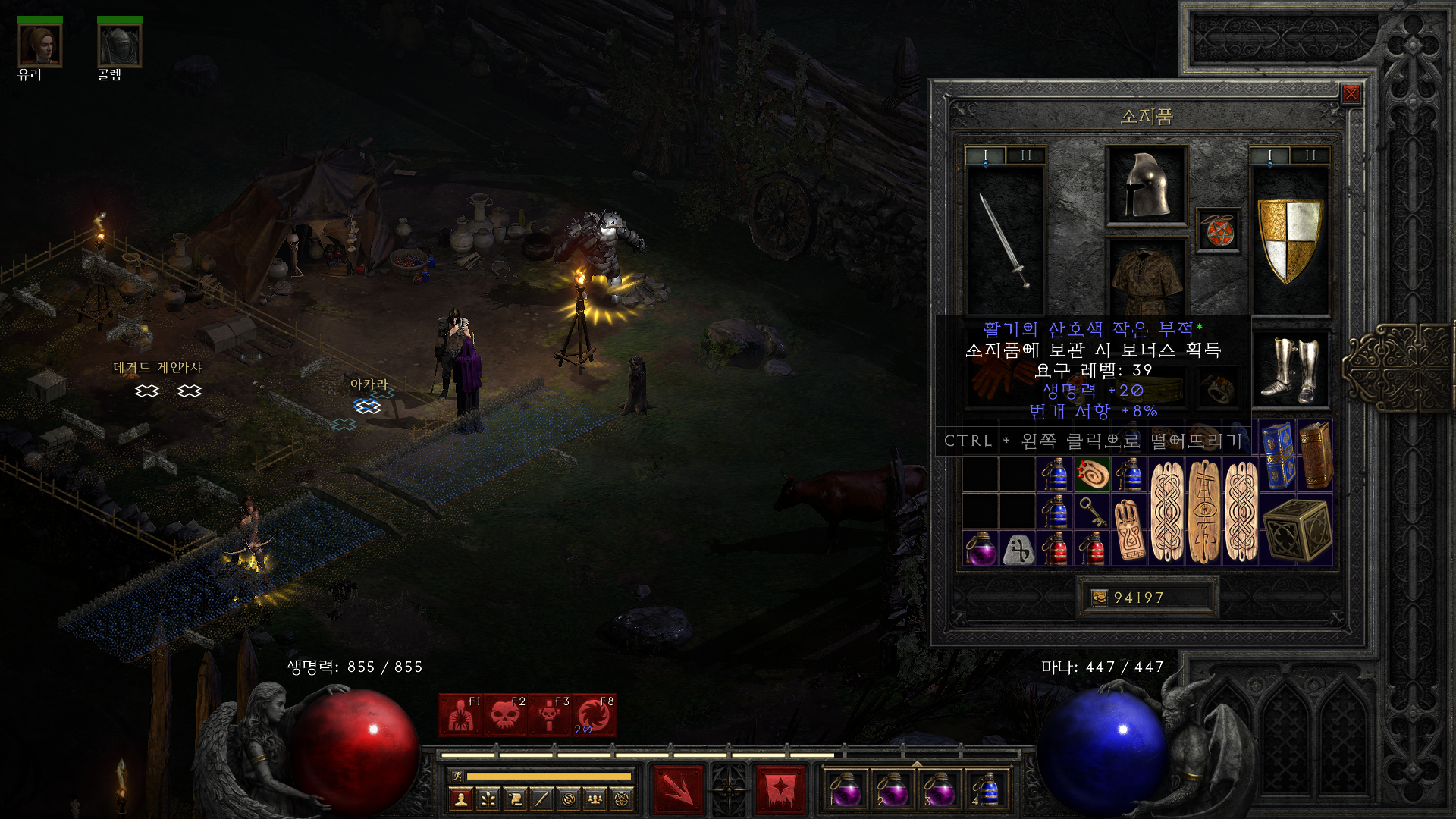1456x819 pixels.
Task: Toggle the run/walk button
Action: click(457, 776)
